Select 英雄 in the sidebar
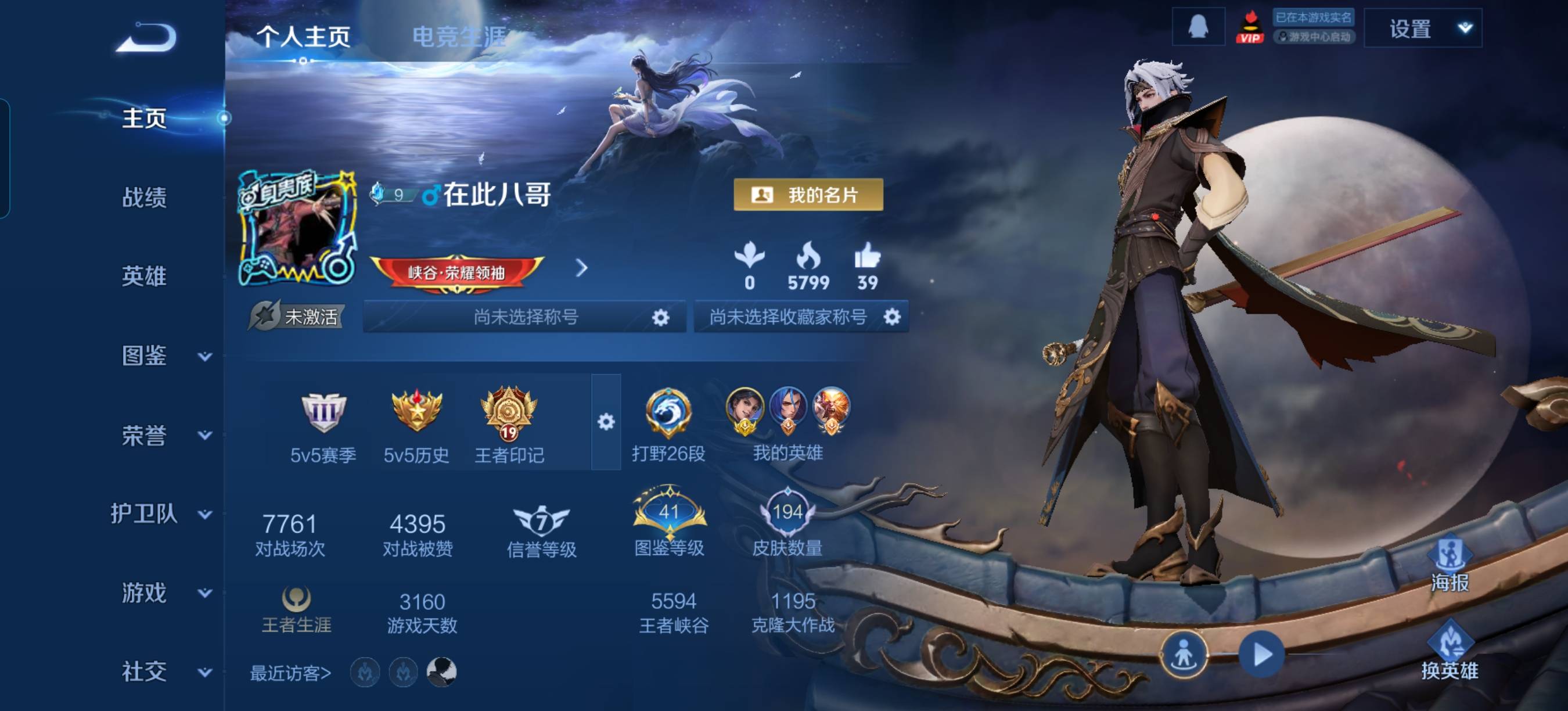The width and height of the screenshot is (1568, 711). pos(144,276)
